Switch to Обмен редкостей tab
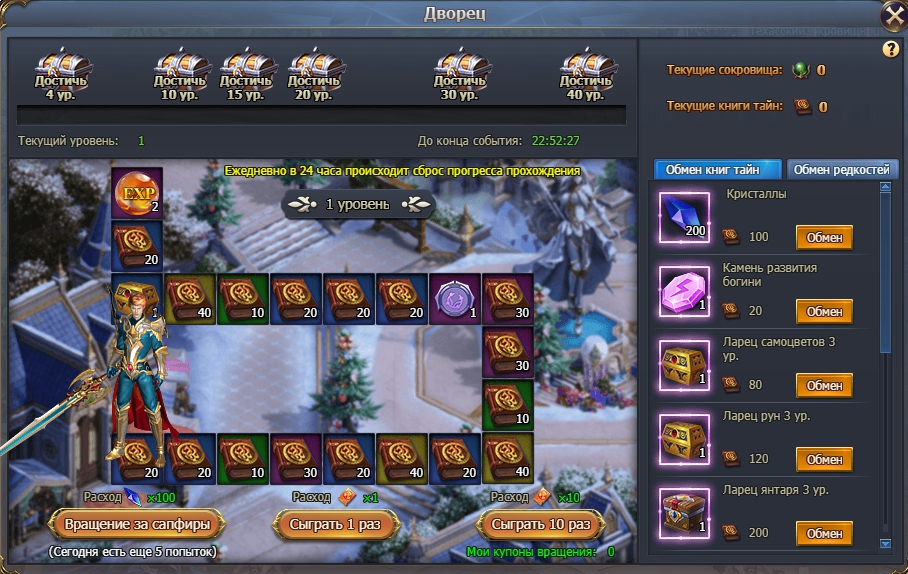 click(x=843, y=169)
